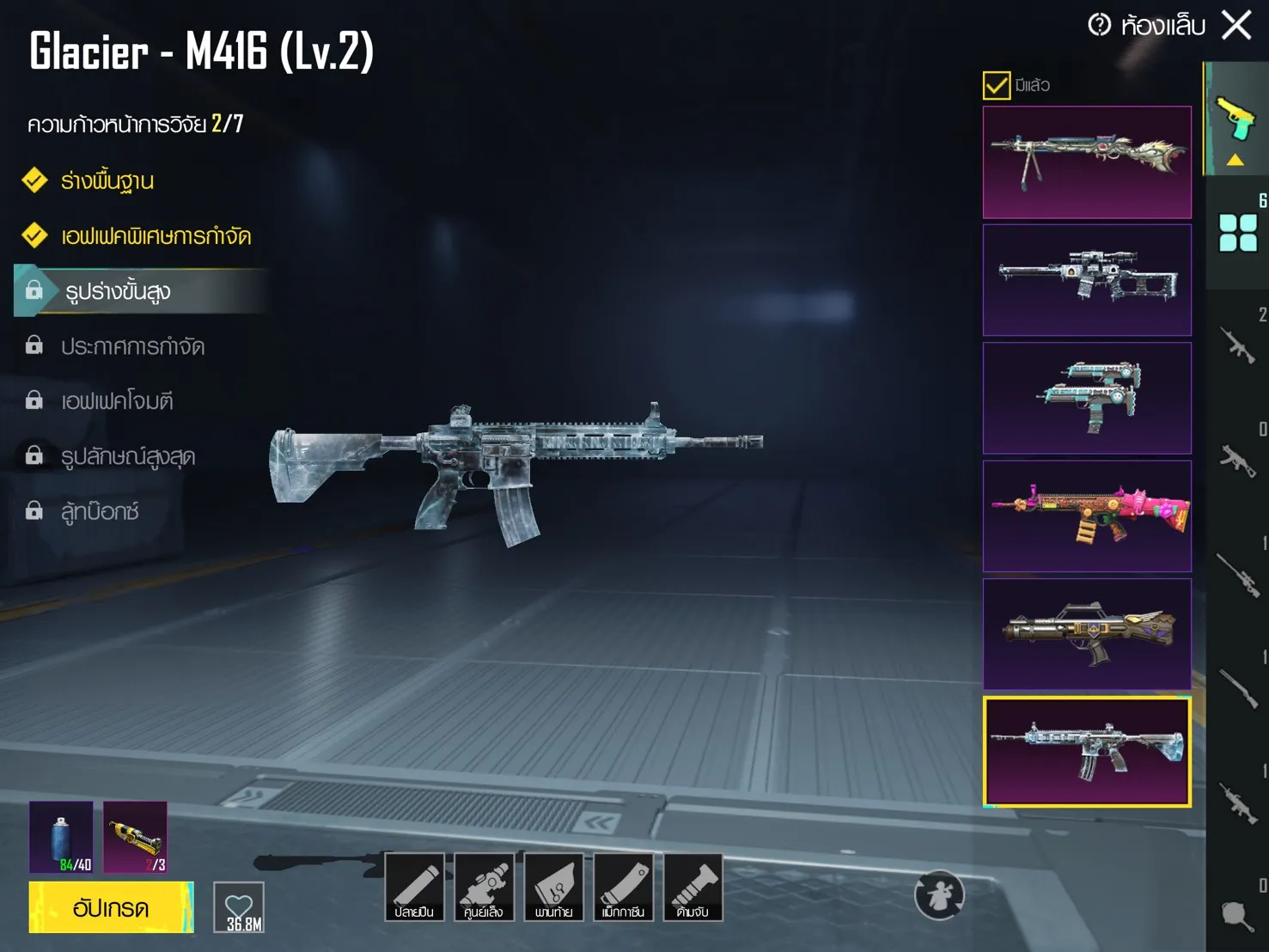1269x952 pixels.
Task: Choose the locked รูปร่างขั้นสูง stage
Action: click(119, 291)
